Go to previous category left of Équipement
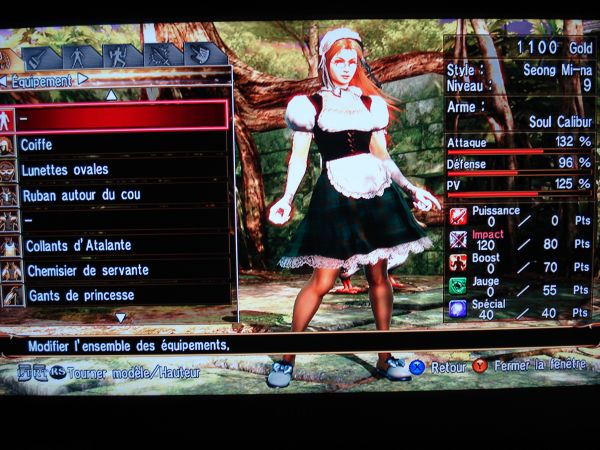The height and width of the screenshot is (450, 600). pyautogui.click(x=4, y=79)
